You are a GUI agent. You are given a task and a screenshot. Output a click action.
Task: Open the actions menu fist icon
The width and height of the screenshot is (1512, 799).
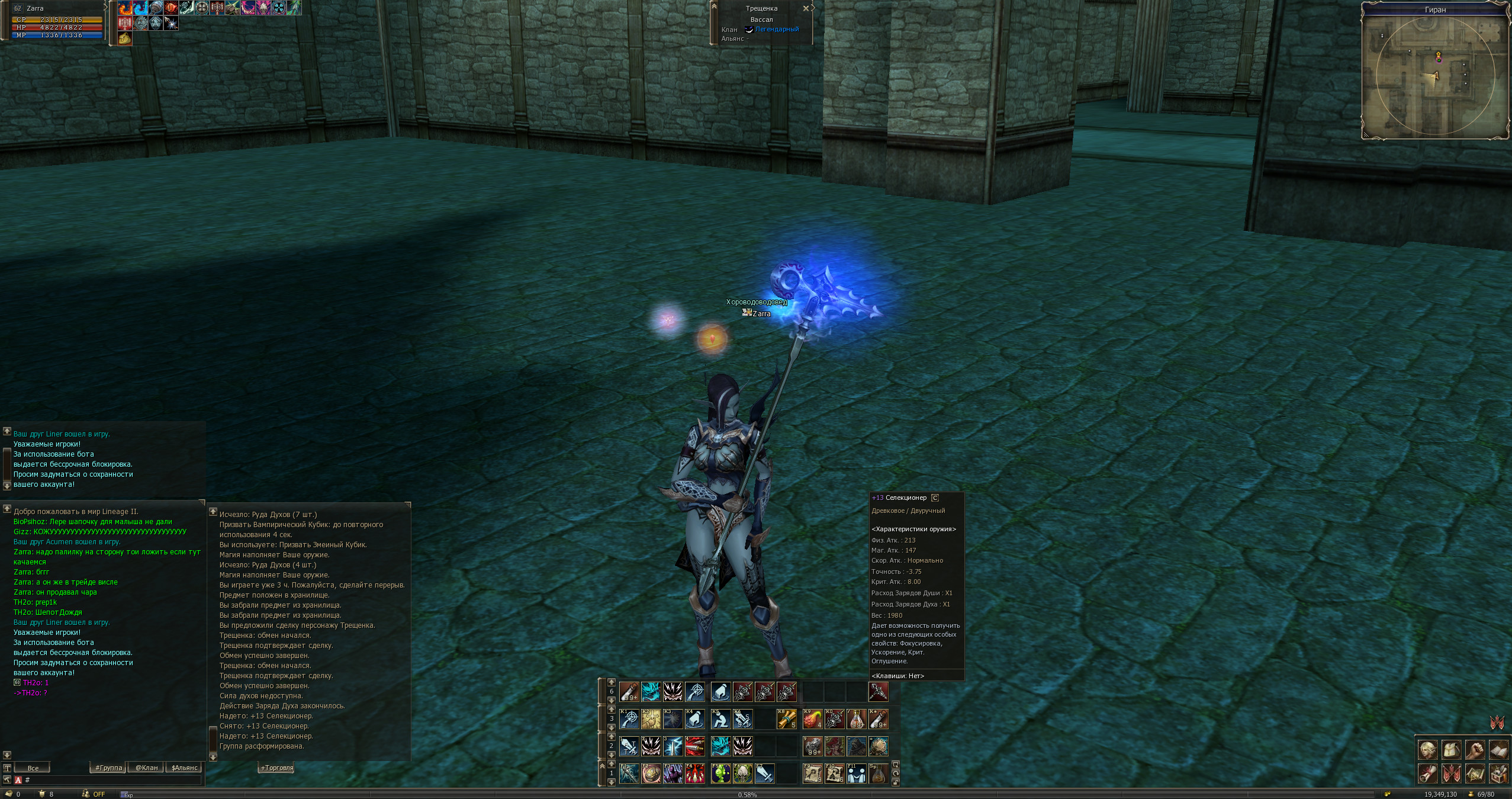1475,750
